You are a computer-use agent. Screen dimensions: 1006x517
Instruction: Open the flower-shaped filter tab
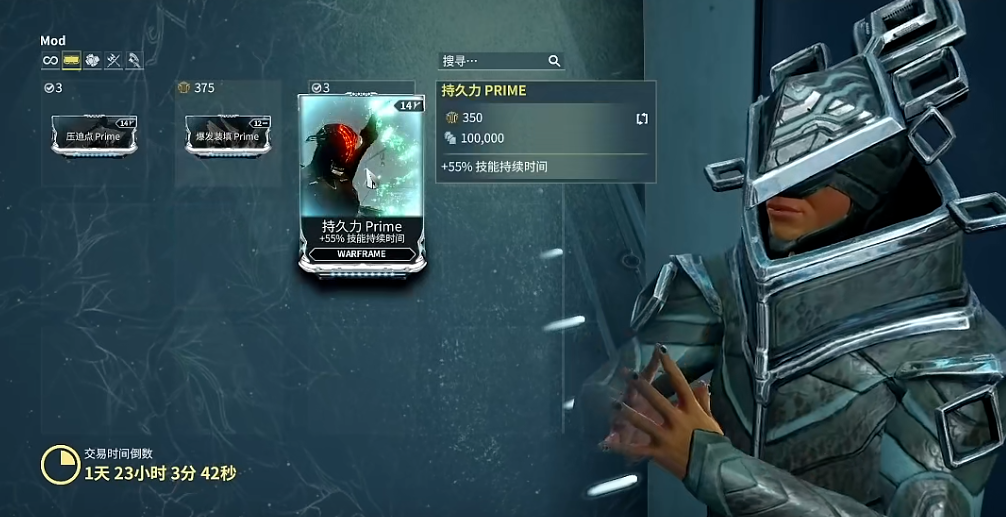point(93,61)
